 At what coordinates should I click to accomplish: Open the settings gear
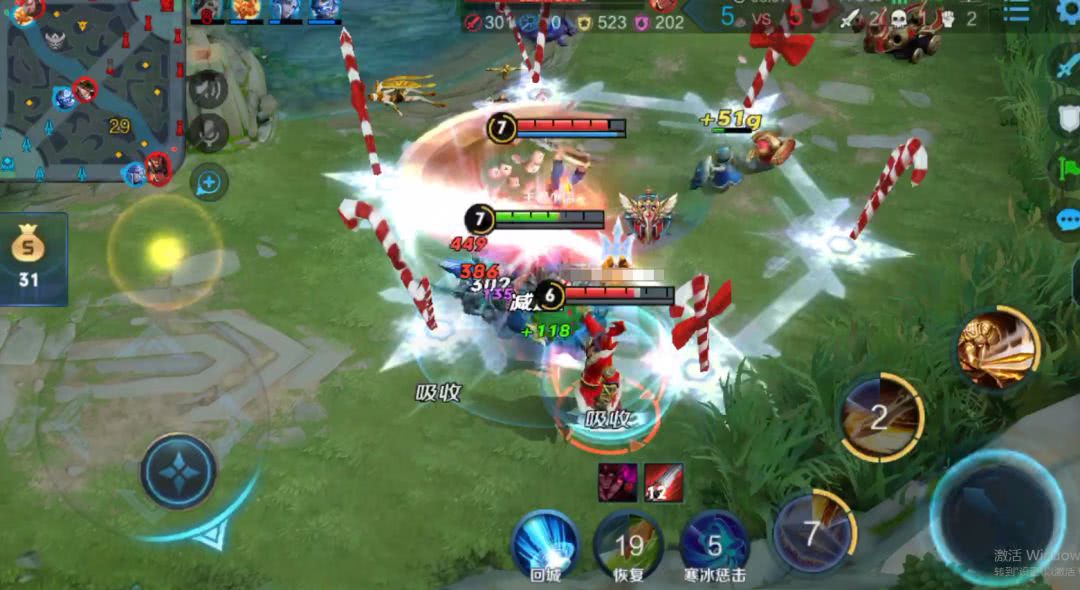1068,10
